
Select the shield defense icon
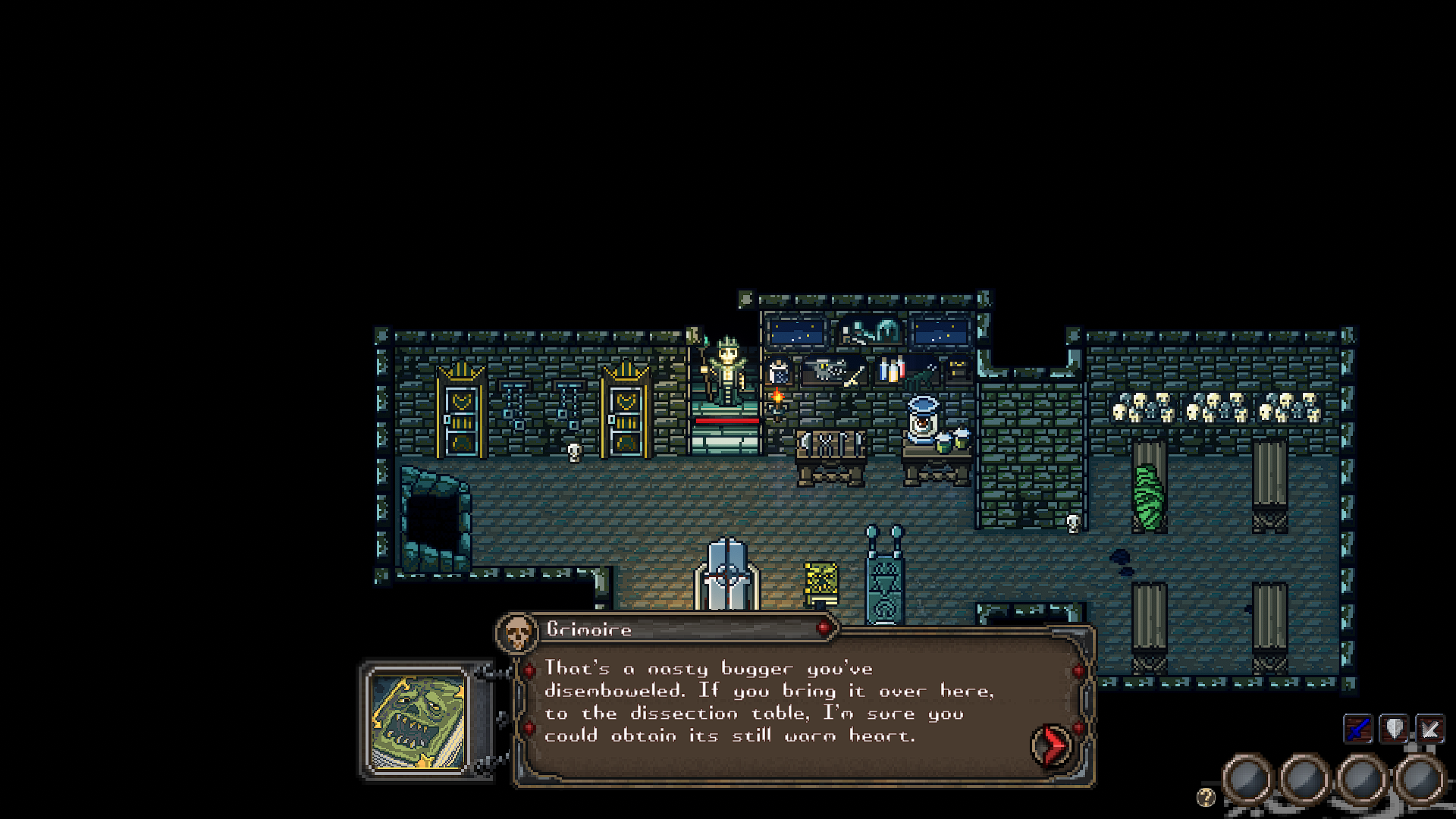coord(1394,726)
